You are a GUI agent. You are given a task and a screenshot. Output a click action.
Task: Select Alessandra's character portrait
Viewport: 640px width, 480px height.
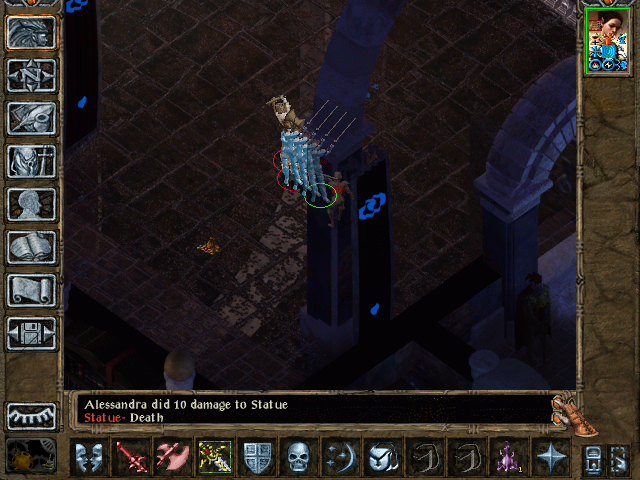tap(607, 40)
